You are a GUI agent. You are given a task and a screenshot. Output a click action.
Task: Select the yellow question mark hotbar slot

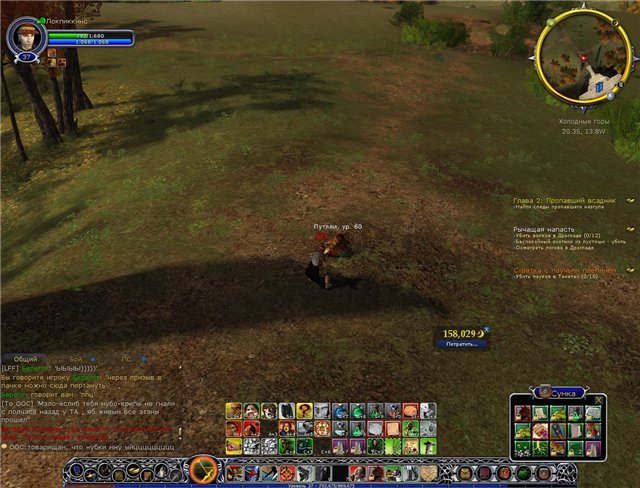[304, 410]
